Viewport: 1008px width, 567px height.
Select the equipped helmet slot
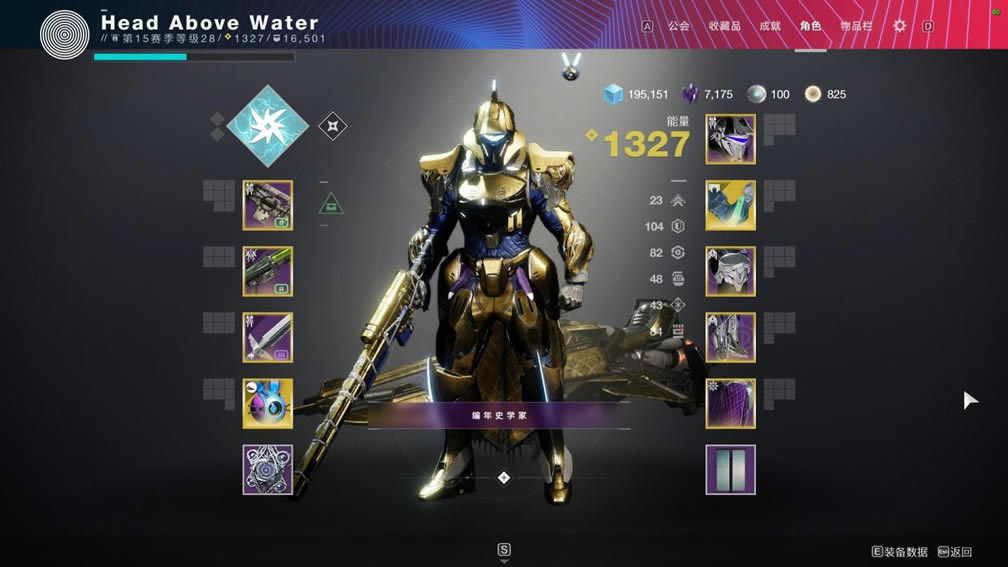731,139
